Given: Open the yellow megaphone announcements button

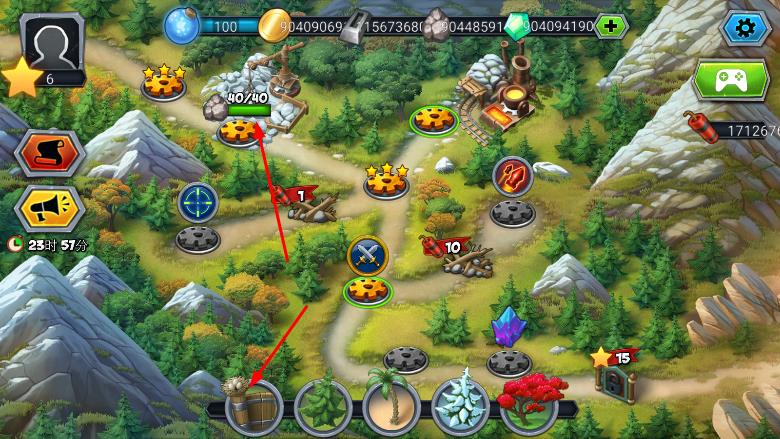Looking at the screenshot, I should coord(48,207).
